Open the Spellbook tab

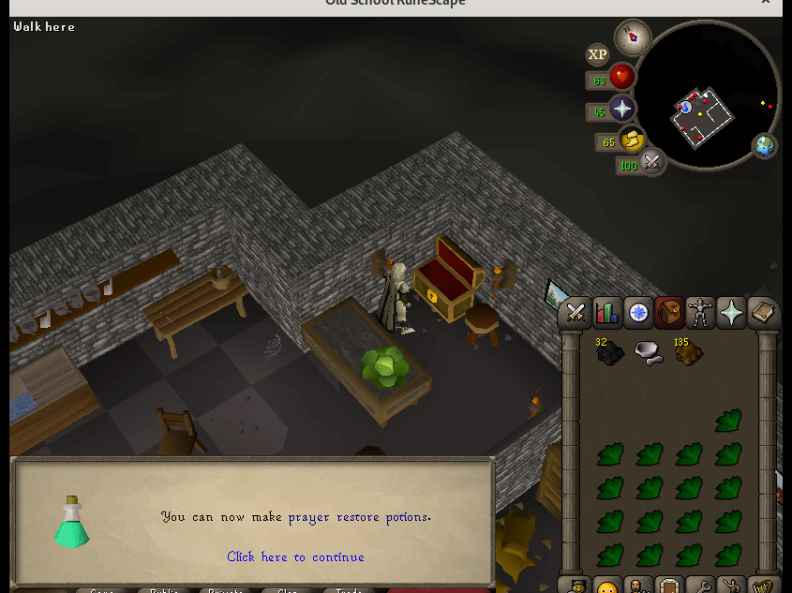pyautogui.click(x=762, y=313)
